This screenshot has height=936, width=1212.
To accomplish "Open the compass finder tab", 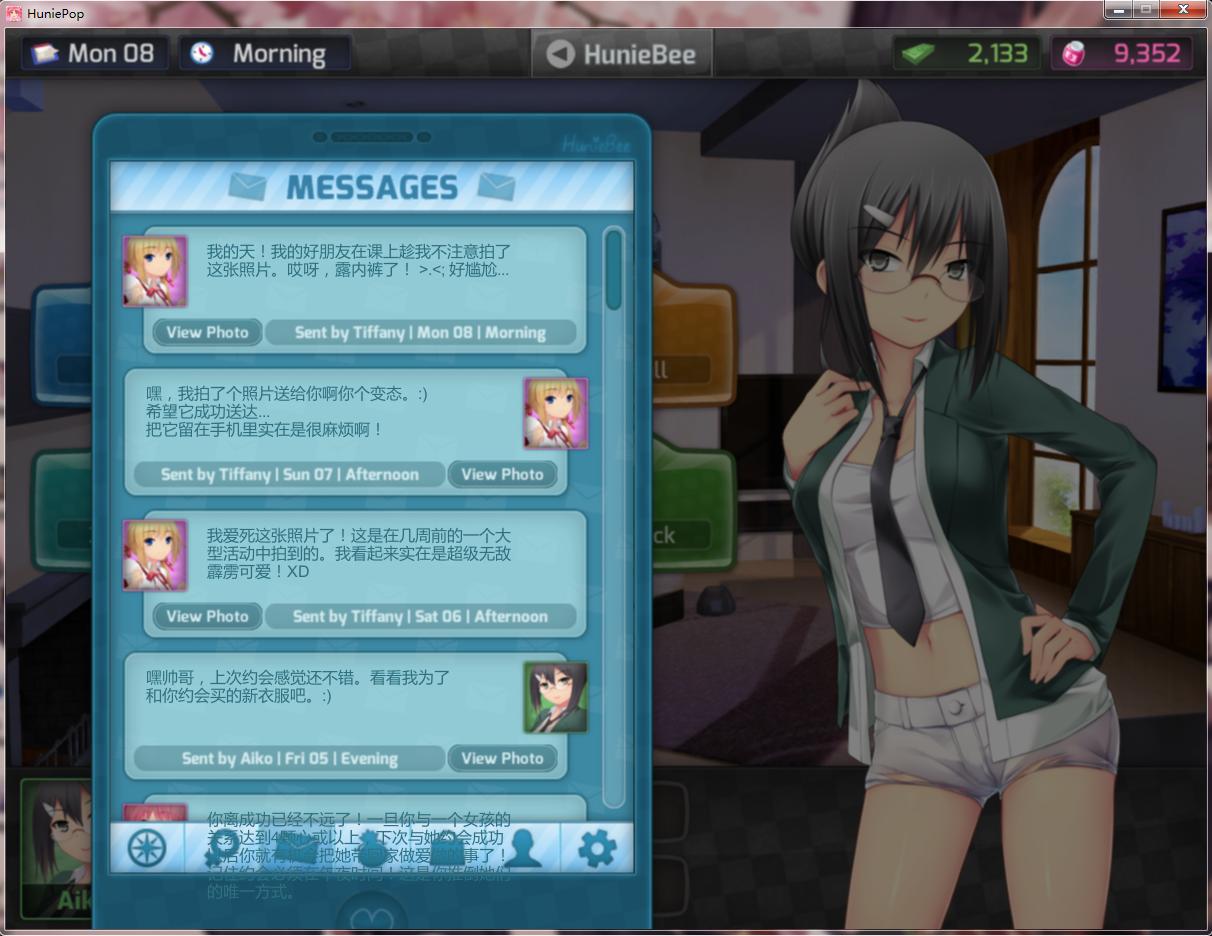I will pos(147,848).
